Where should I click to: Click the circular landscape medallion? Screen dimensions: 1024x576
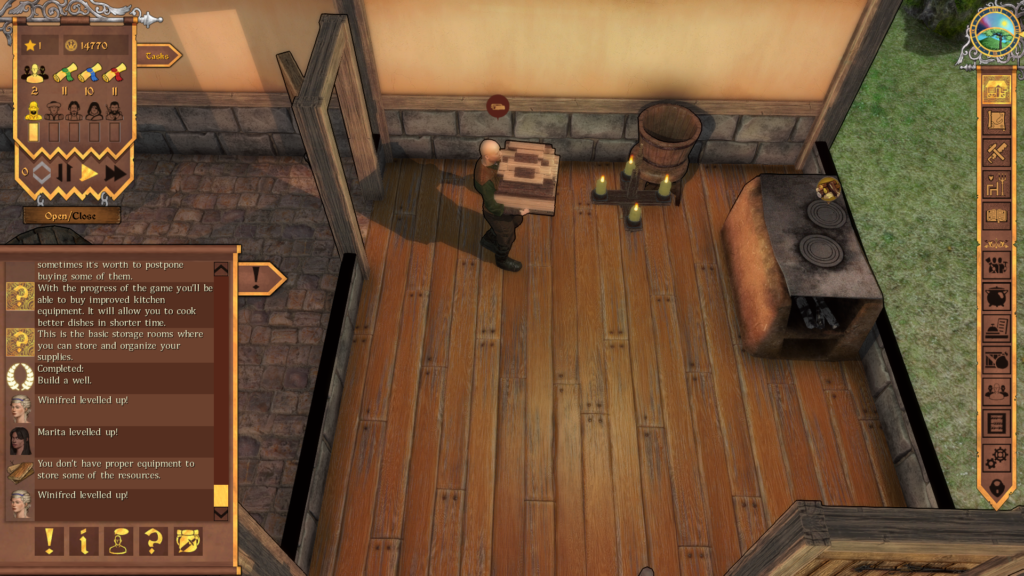click(x=996, y=35)
